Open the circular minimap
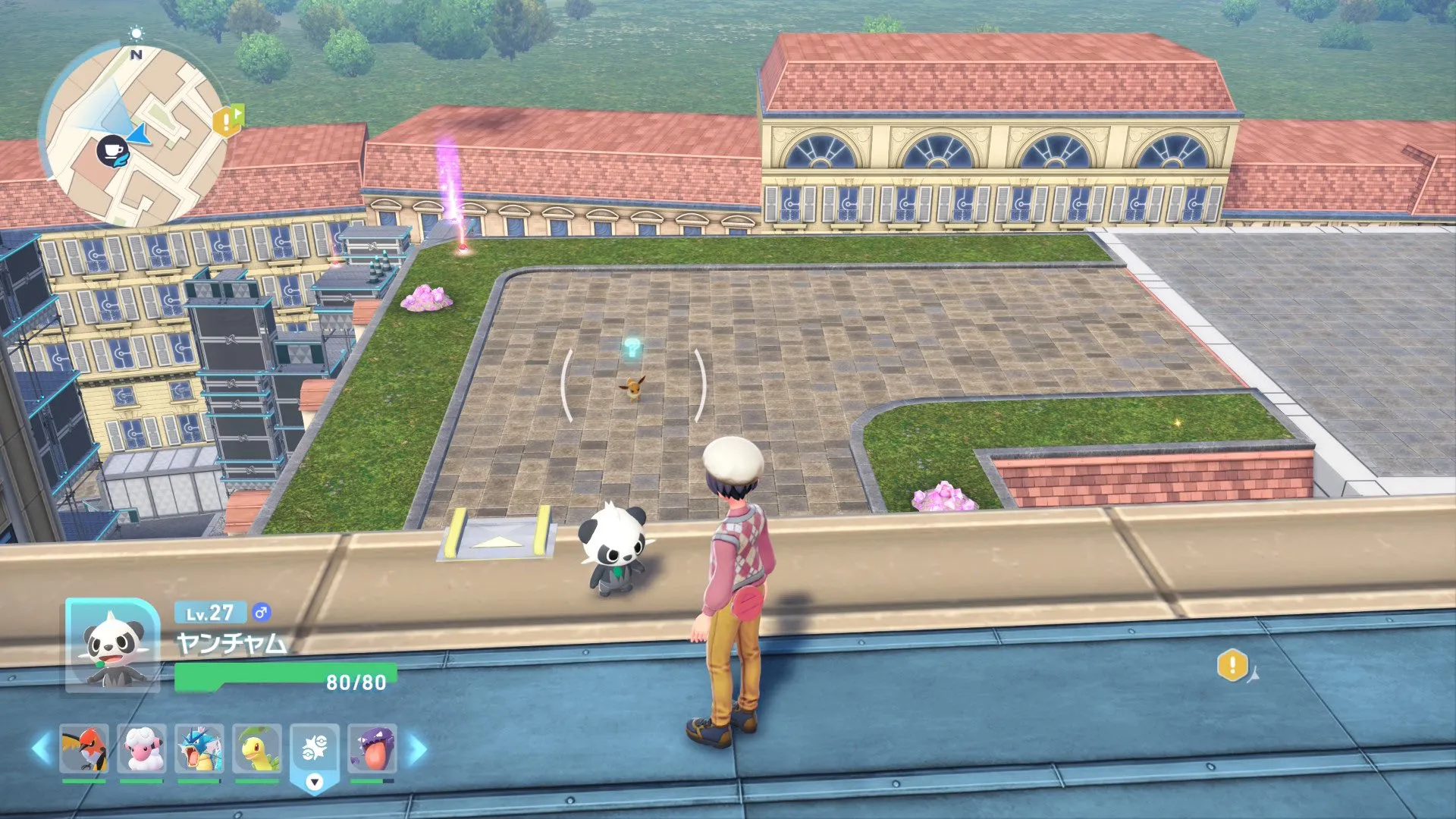Image resolution: width=1456 pixels, height=819 pixels. point(133,135)
